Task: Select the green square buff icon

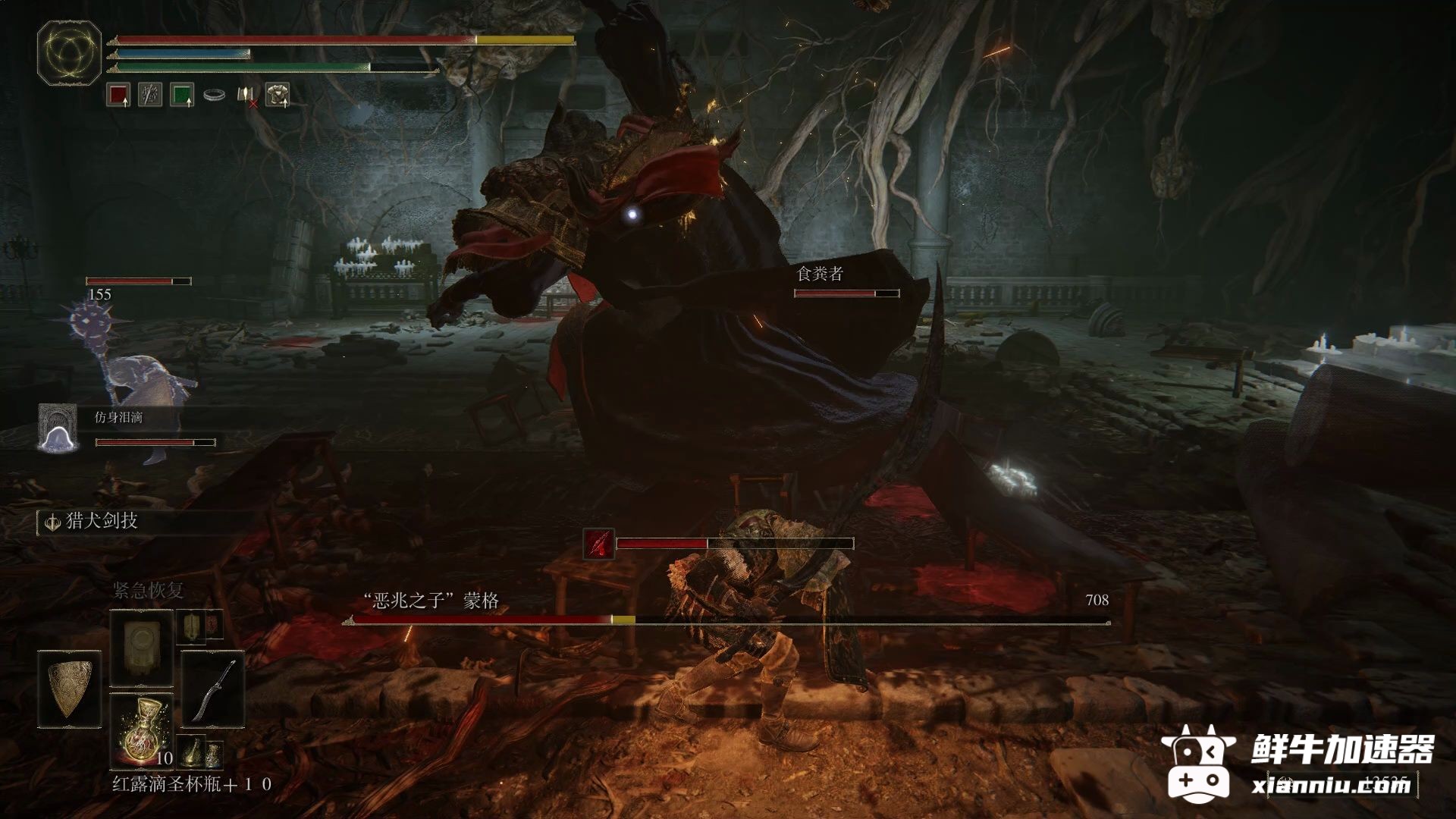Action: coord(182,96)
